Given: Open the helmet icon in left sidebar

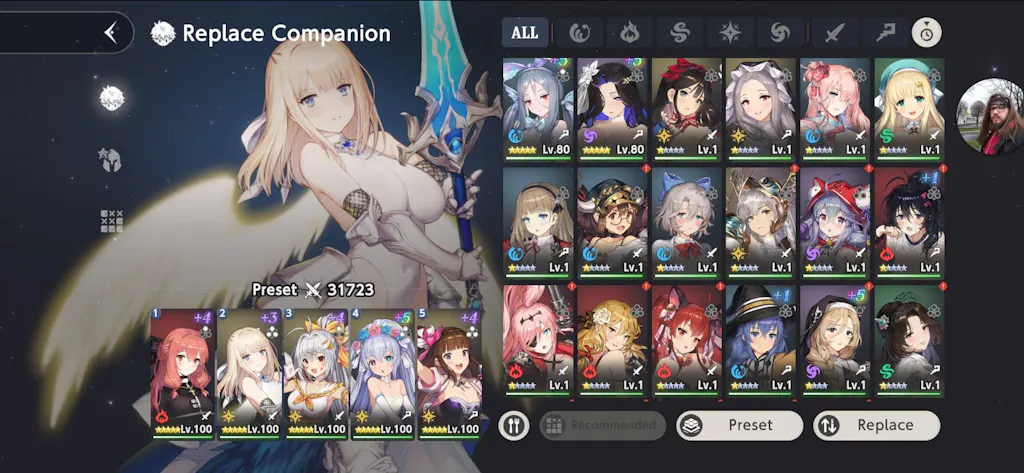Looking at the screenshot, I should tap(109, 159).
